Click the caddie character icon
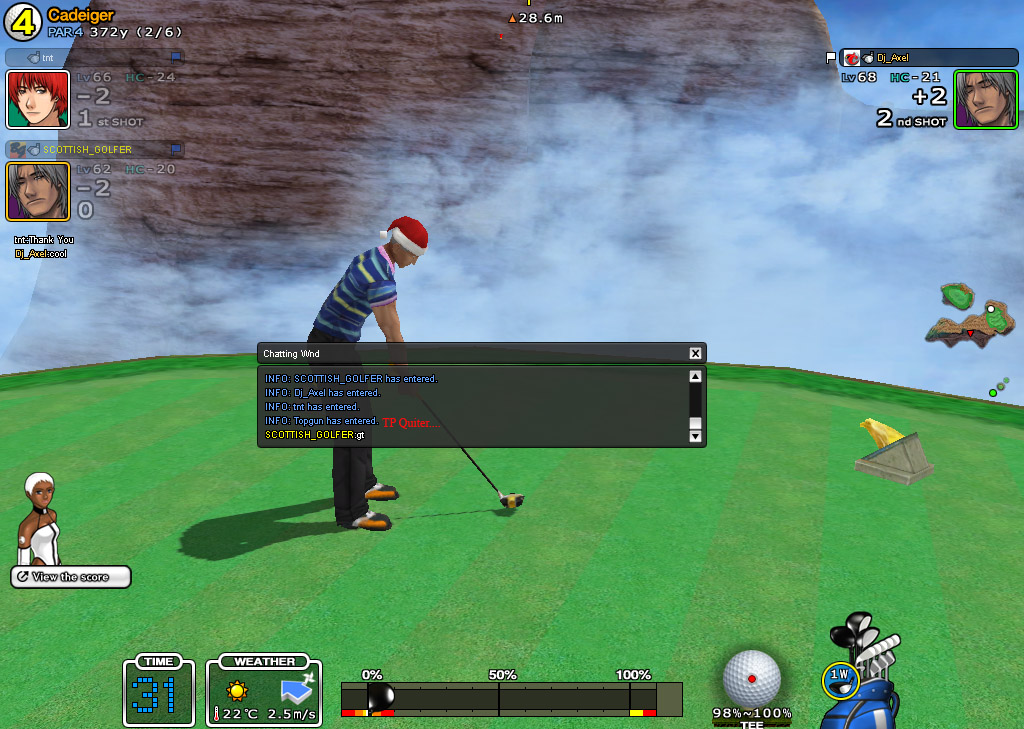 tap(40, 518)
